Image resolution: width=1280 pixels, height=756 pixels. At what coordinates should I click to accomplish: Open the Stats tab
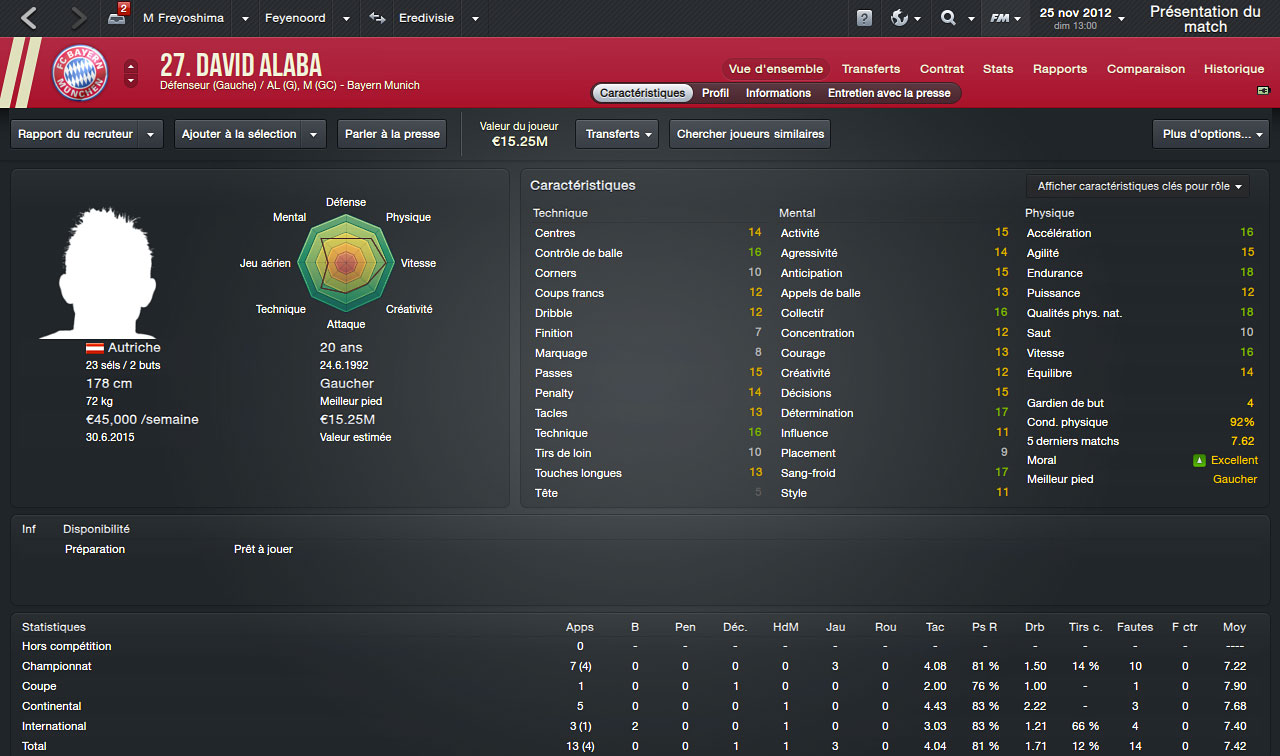pos(998,69)
